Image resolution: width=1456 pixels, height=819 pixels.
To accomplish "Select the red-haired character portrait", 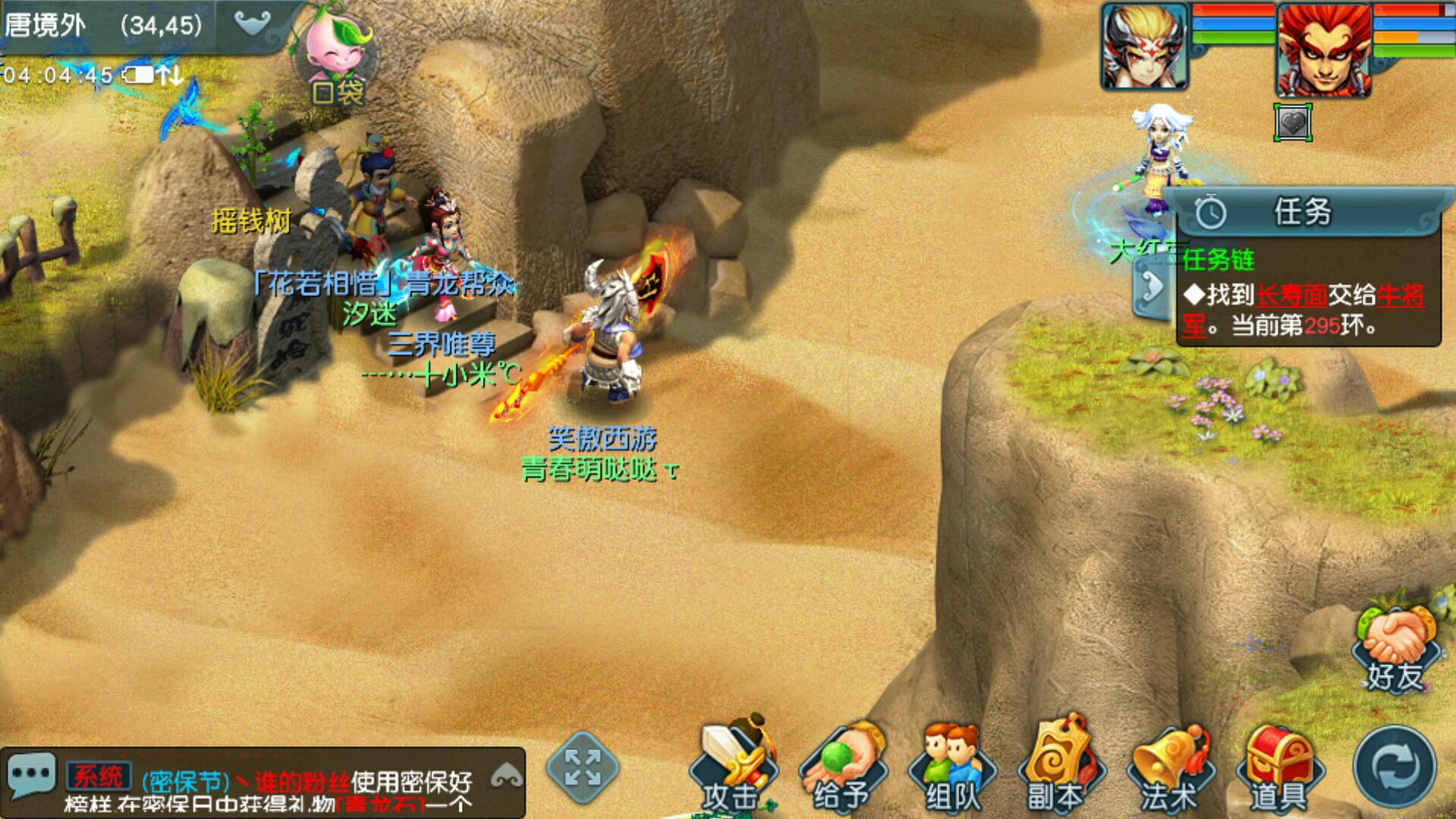I will pos(1324,50).
